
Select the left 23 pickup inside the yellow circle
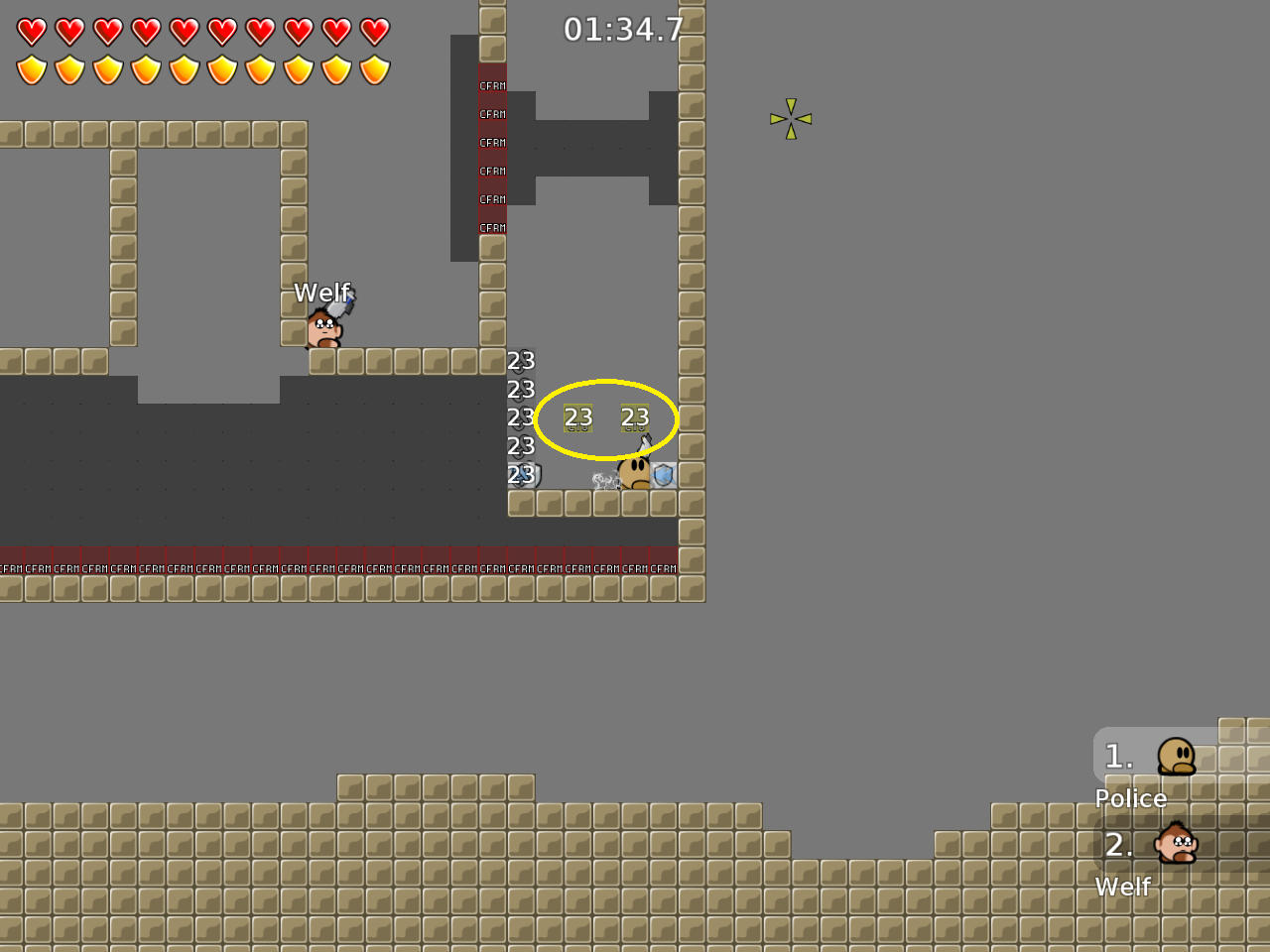pyautogui.click(x=578, y=418)
